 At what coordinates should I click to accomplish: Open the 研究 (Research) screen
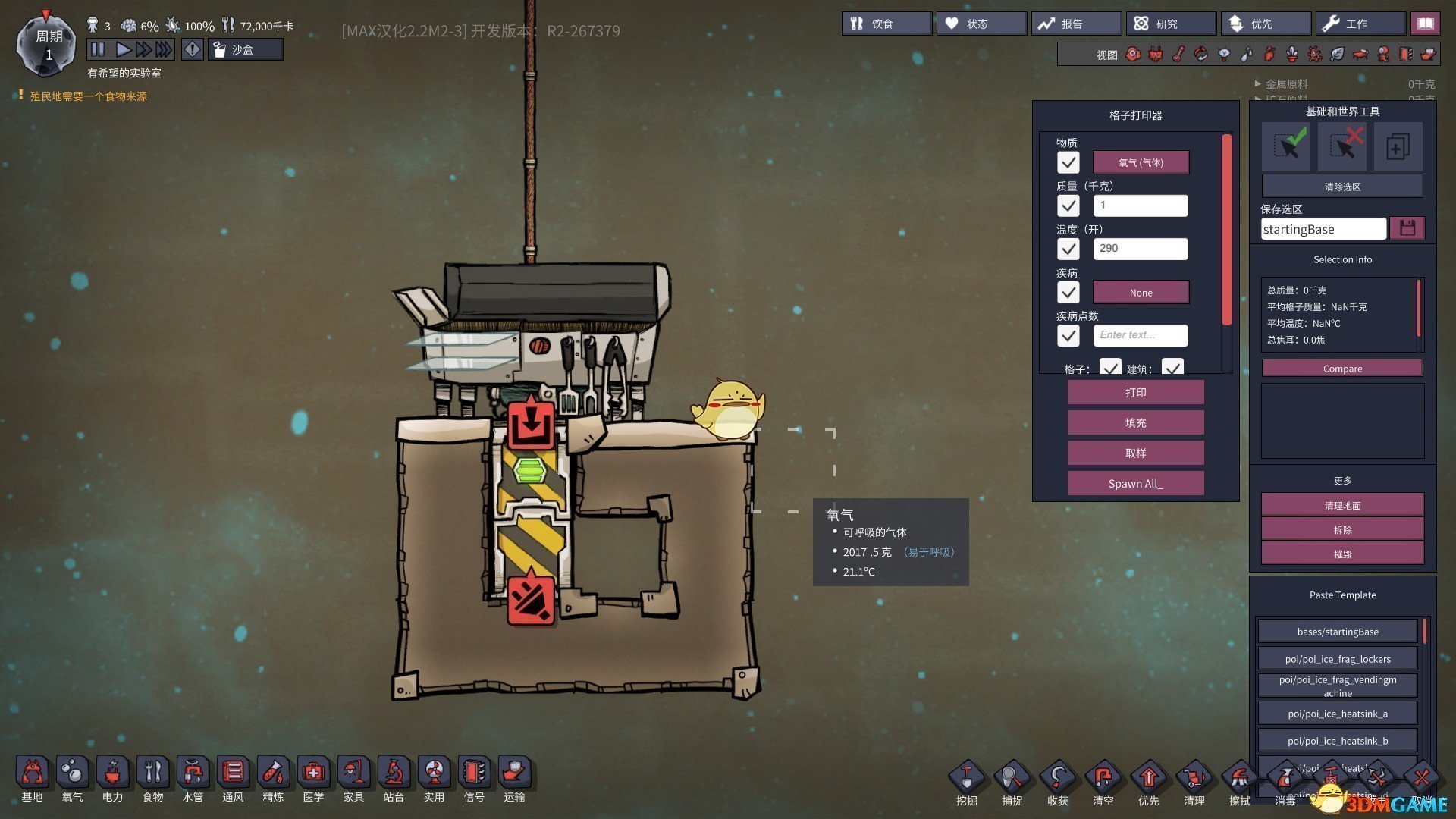(x=1170, y=24)
